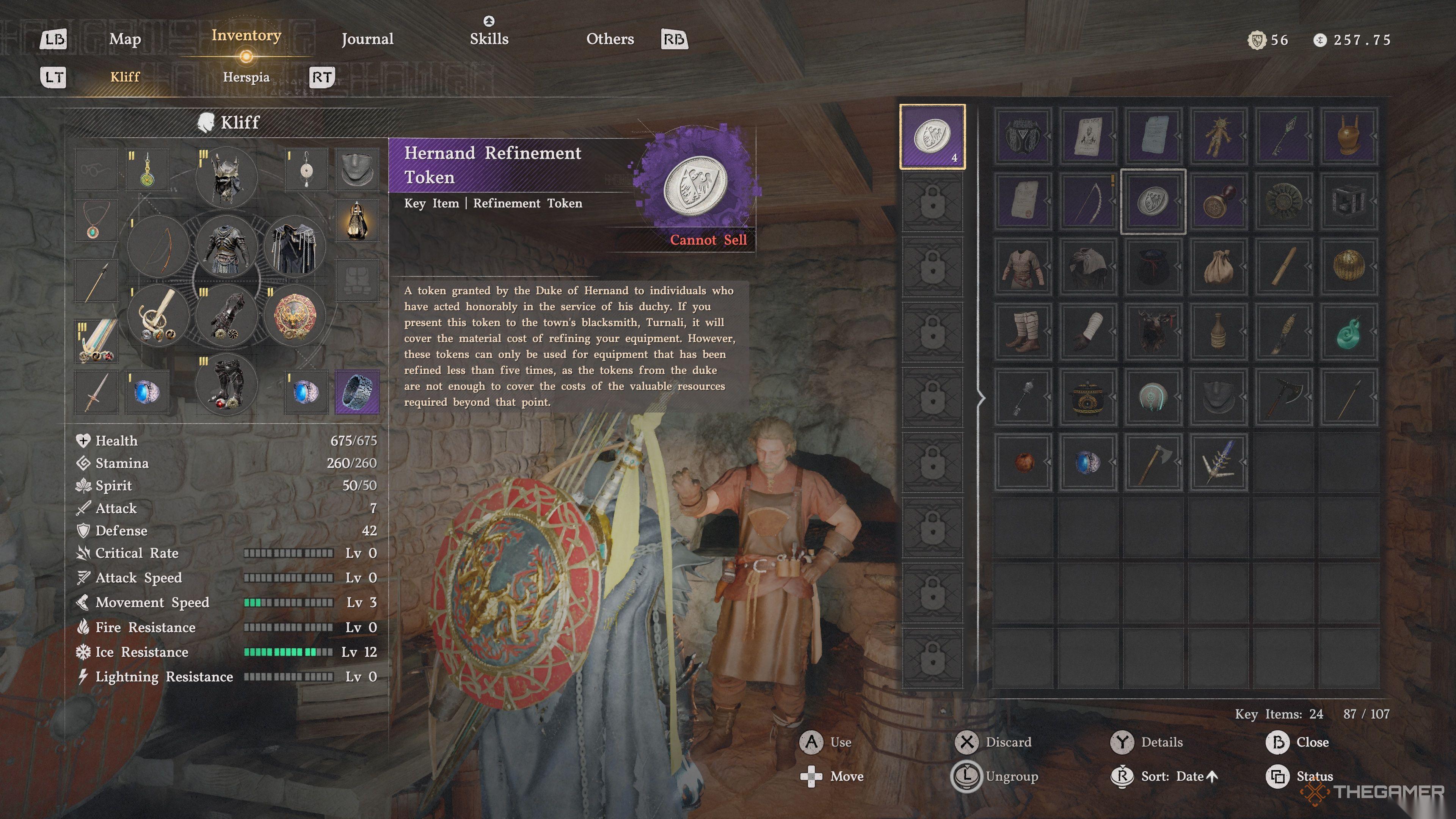
Task: Select the tan drawstring pouch item
Action: point(1218,266)
